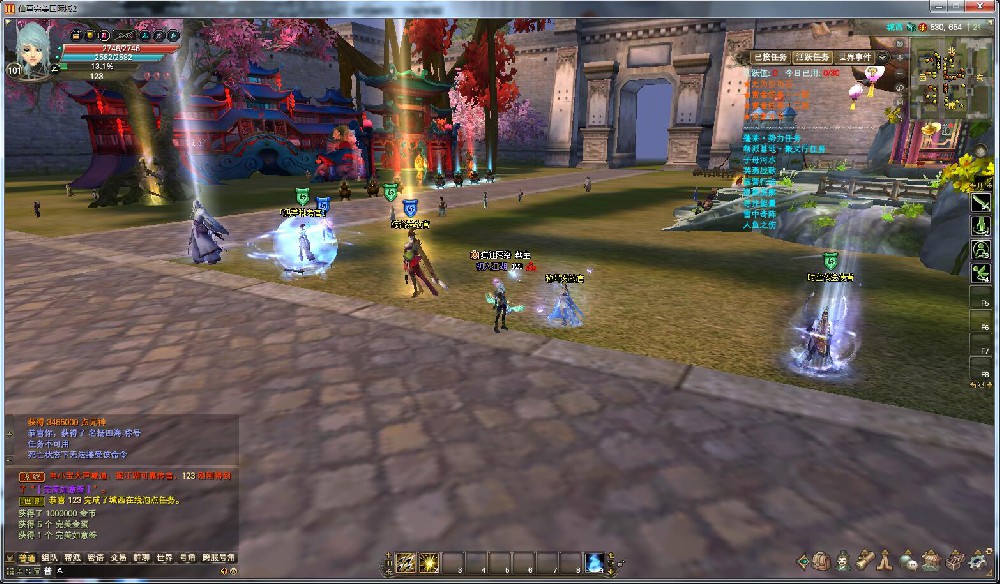Open the 人鱼之伤 quest entry
Image resolution: width=1000 pixels, height=584 pixels.
pos(761,223)
